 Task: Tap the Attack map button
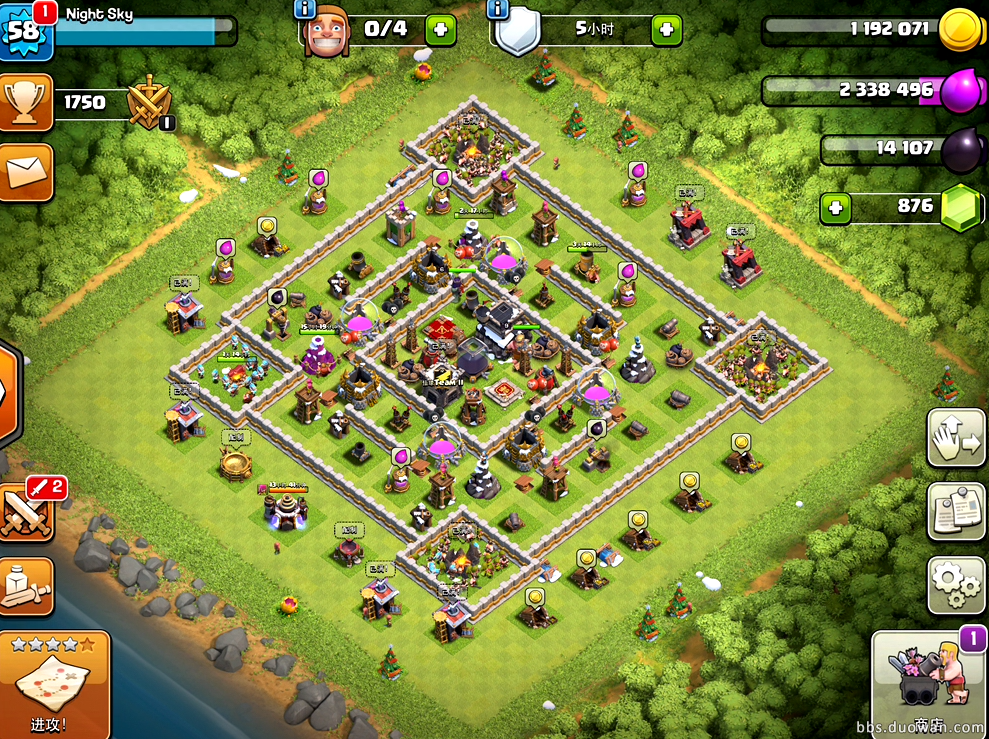(x=52, y=685)
